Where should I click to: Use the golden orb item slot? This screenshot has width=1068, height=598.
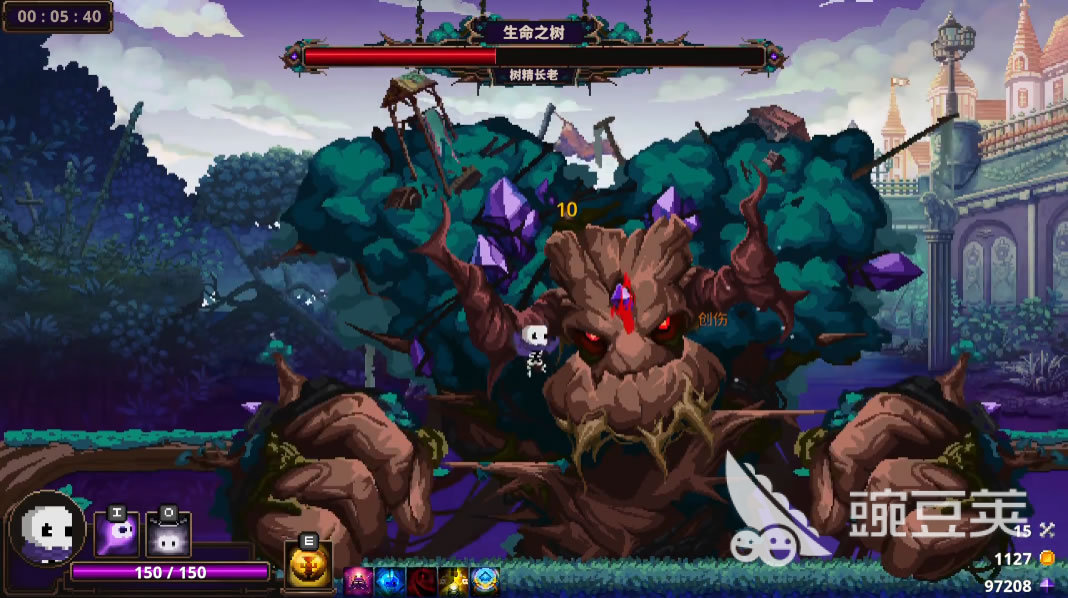click(x=308, y=565)
